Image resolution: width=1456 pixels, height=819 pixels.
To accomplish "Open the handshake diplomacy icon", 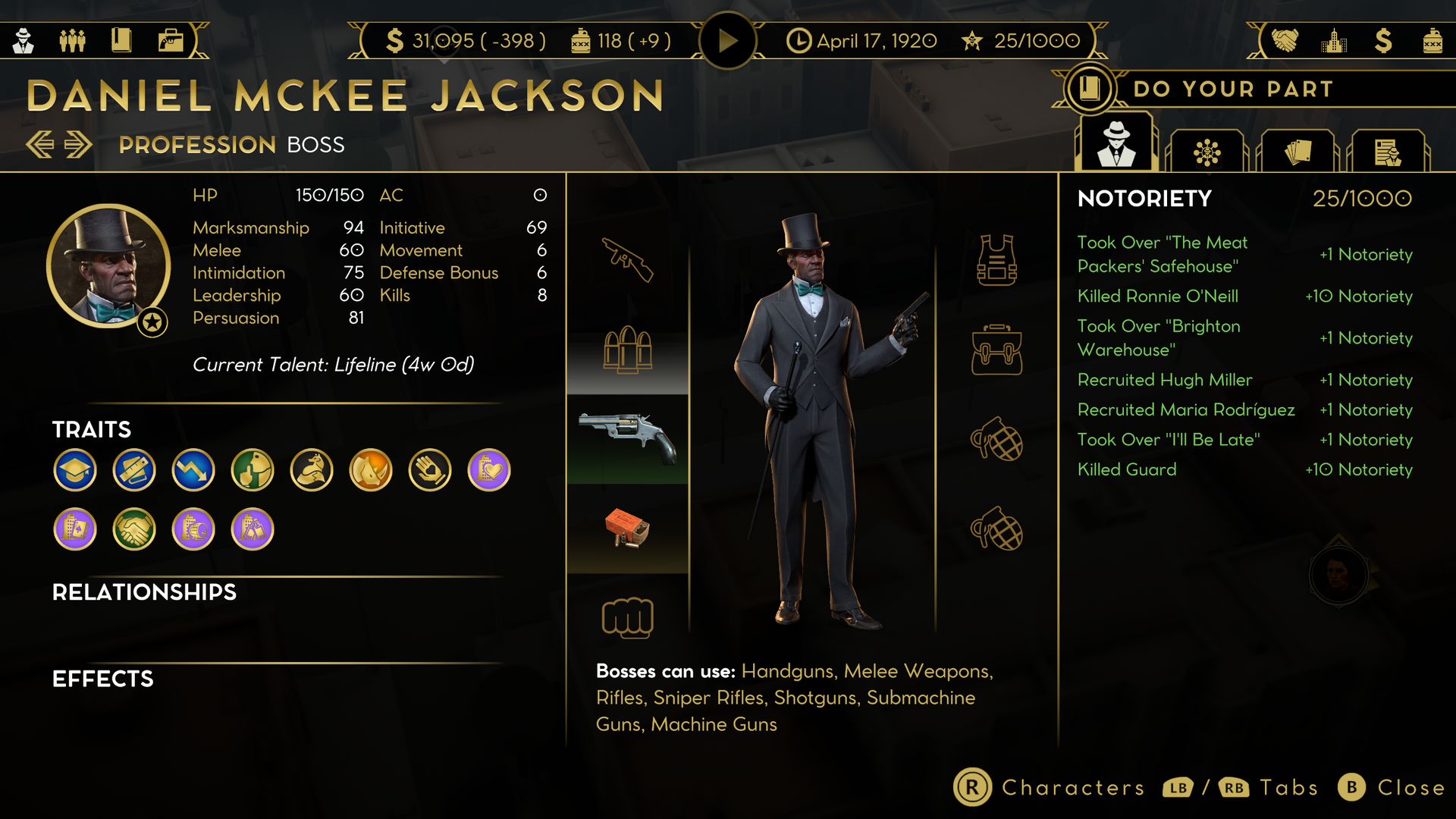I will [1285, 40].
